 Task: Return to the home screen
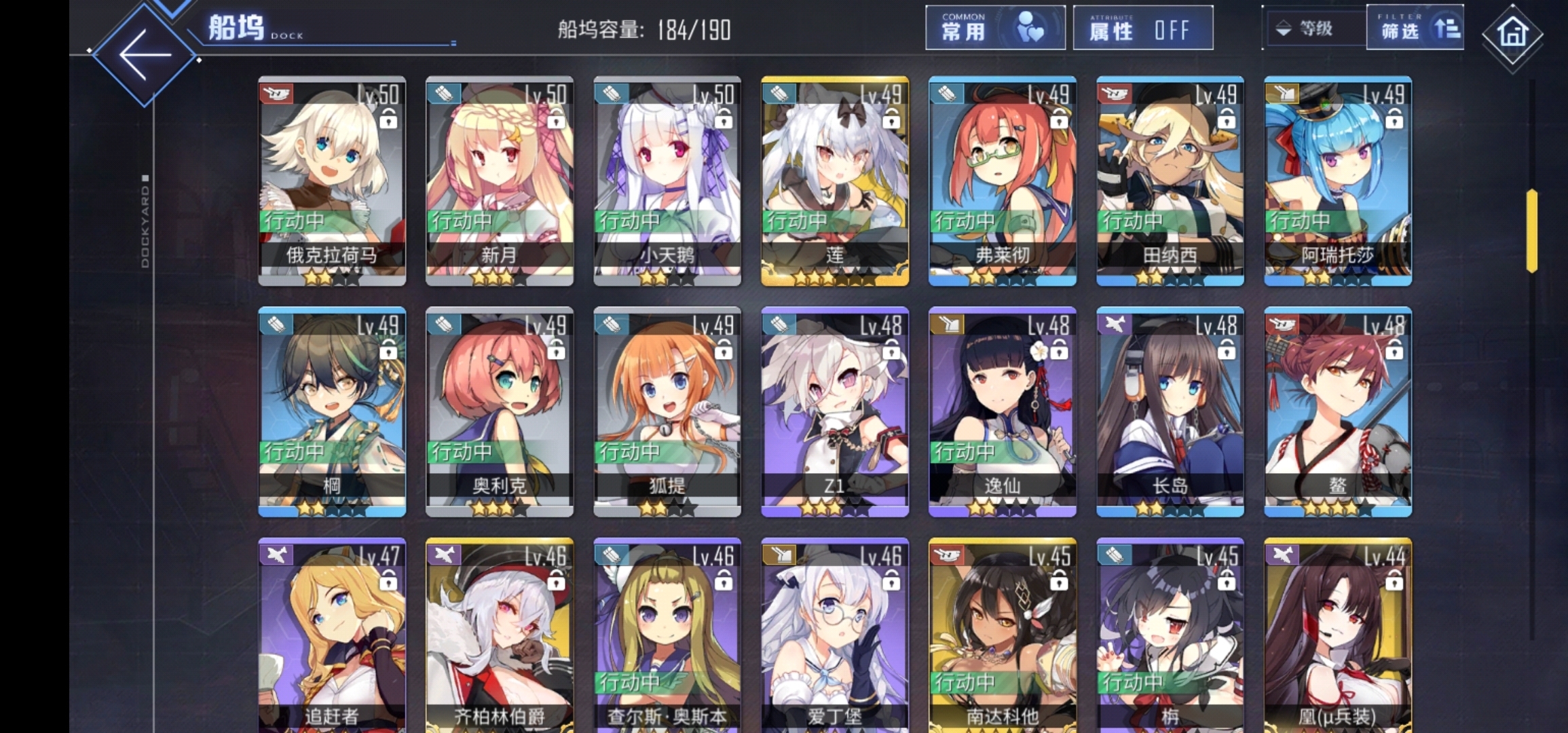pos(1512,33)
